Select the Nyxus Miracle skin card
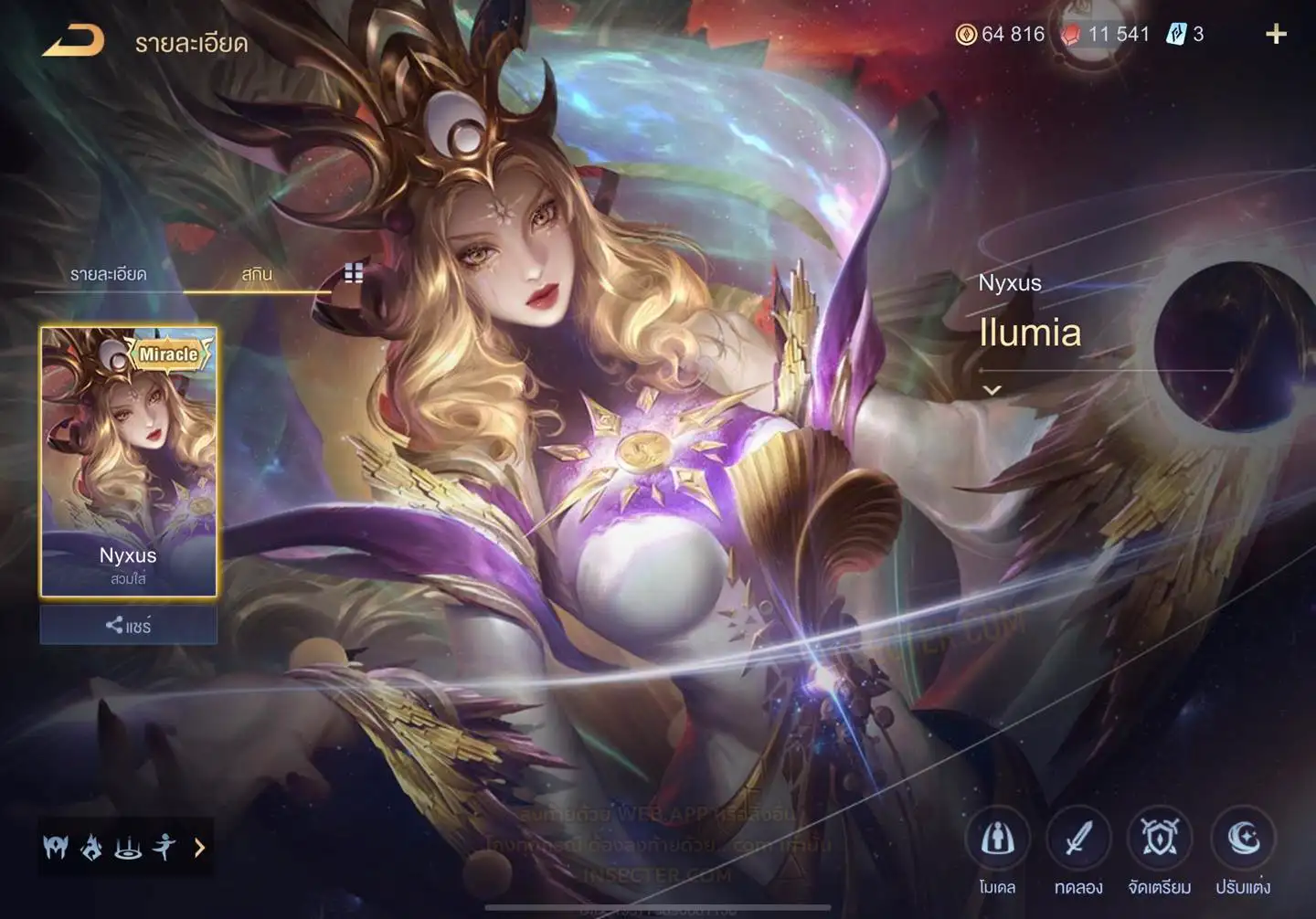 [128, 461]
